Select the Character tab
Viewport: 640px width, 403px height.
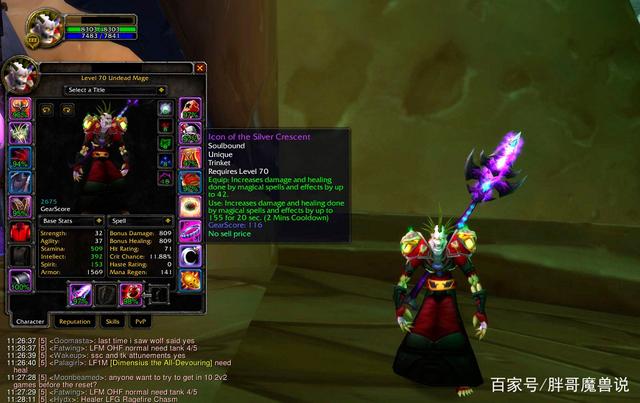30,321
